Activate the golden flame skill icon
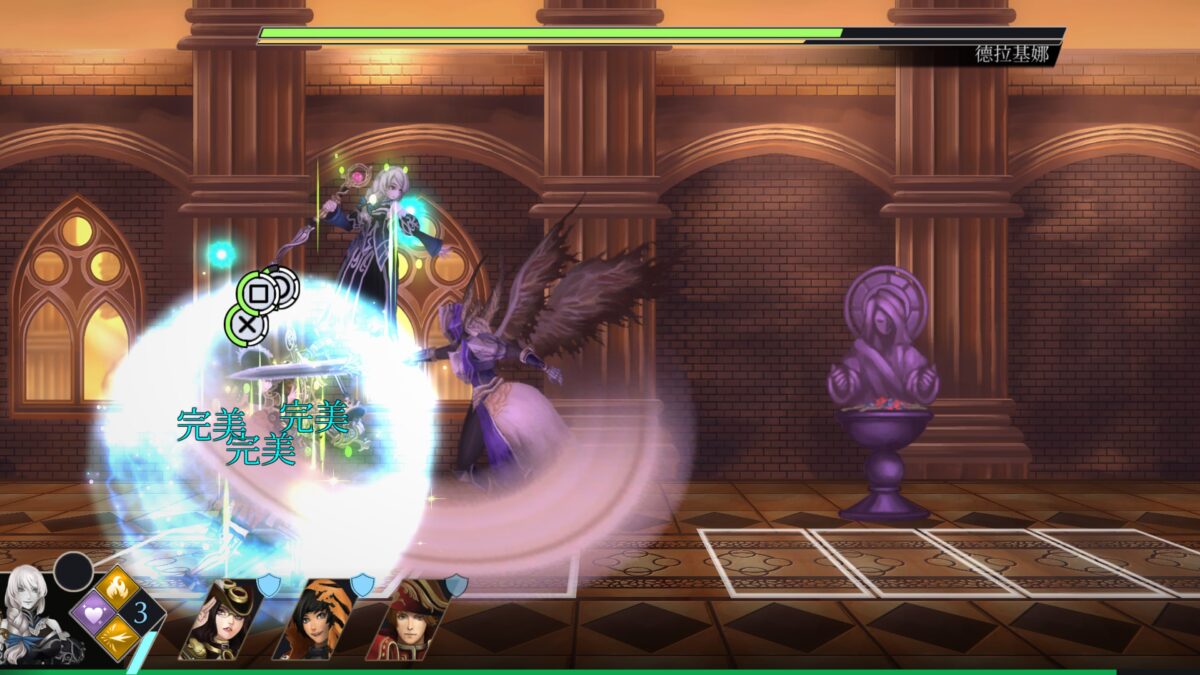The width and height of the screenshot is (1200, 675). [116, 586]
